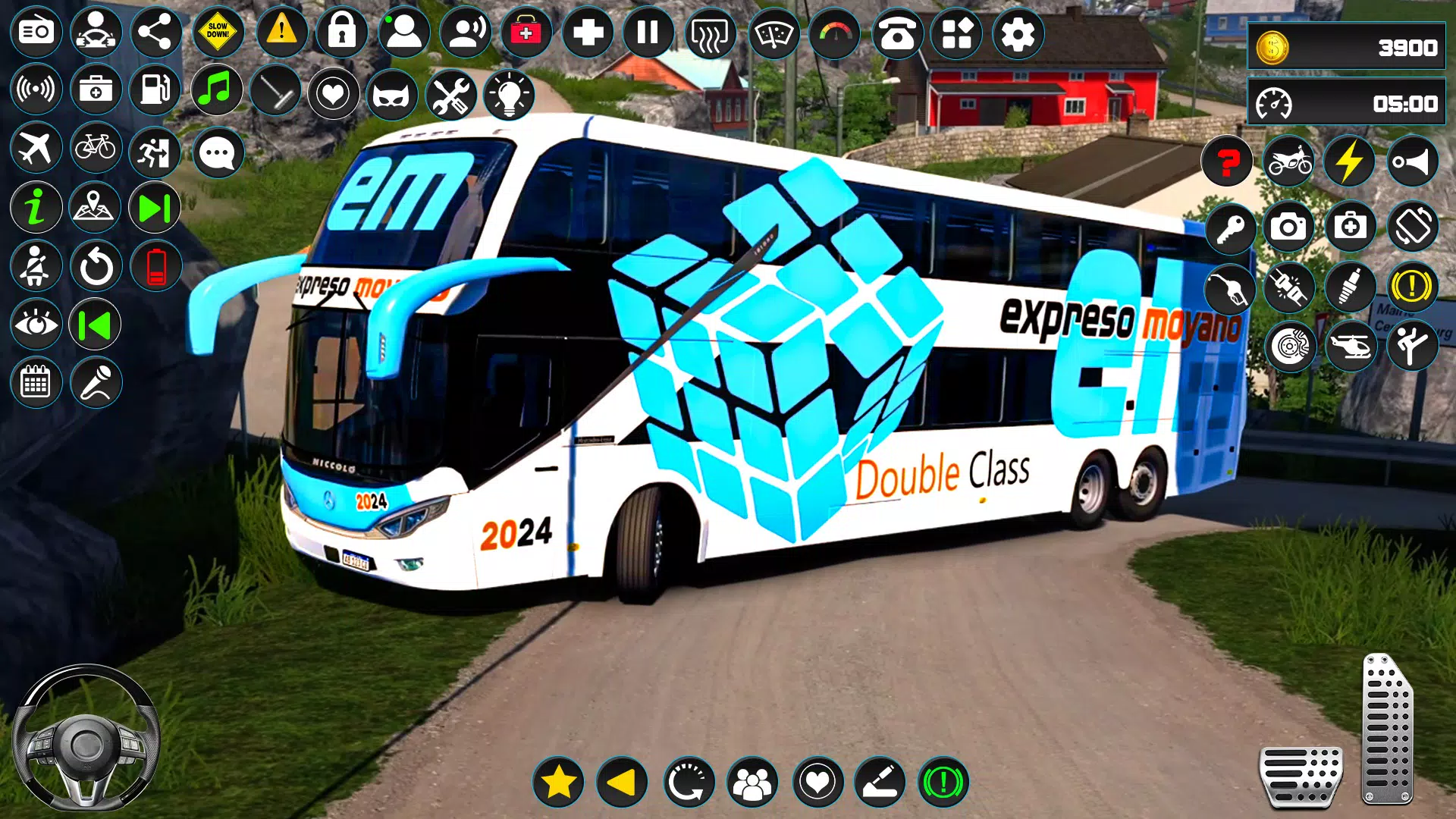Open the music note sound settings
1456x819 pixels.
click(x=216, y=90)
